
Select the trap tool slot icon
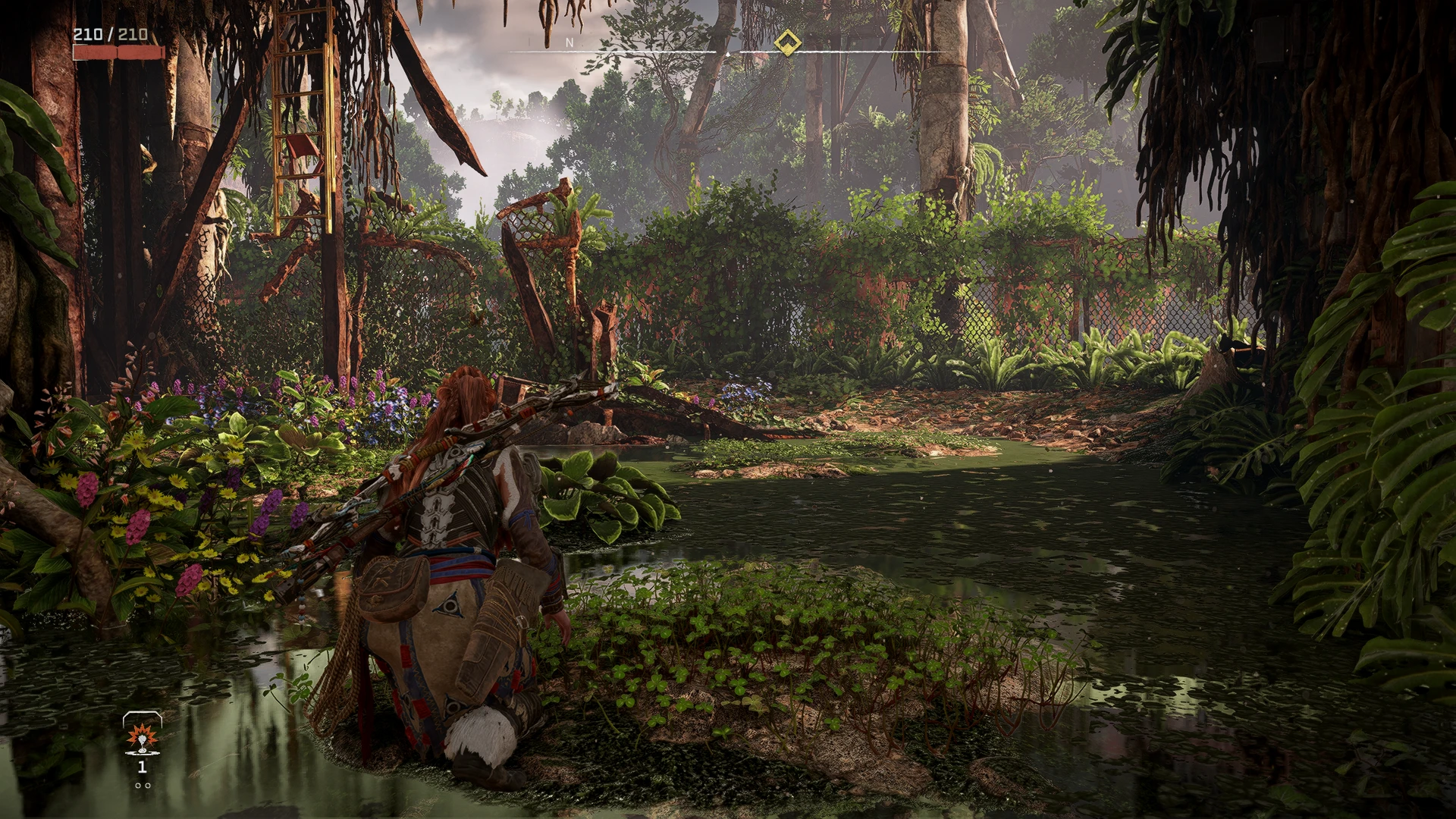142,736
